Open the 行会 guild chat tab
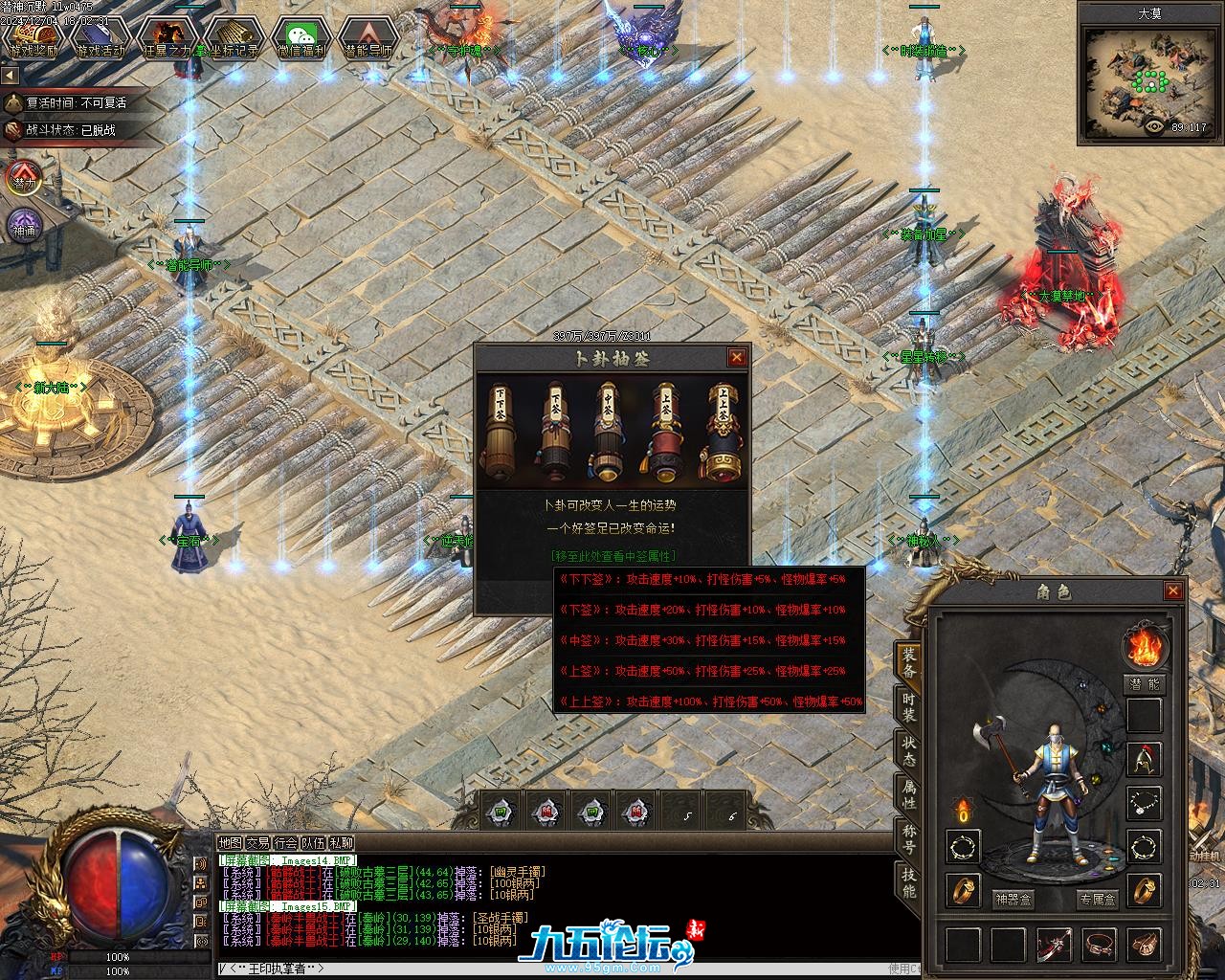Screen dimensions: 1225x980 coord(285,843)
